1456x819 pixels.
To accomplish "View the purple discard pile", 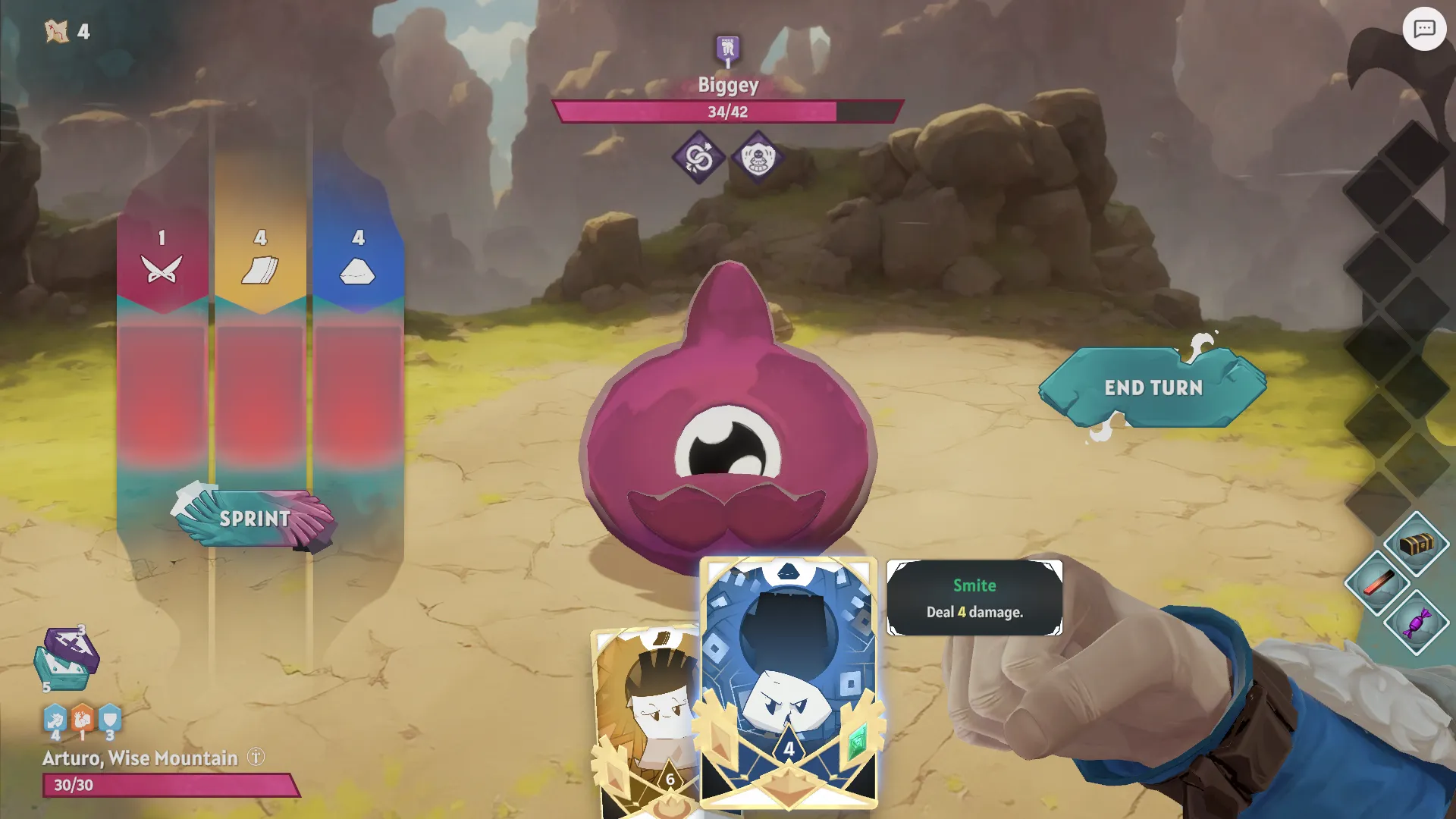I will click(x=71, y=647).
